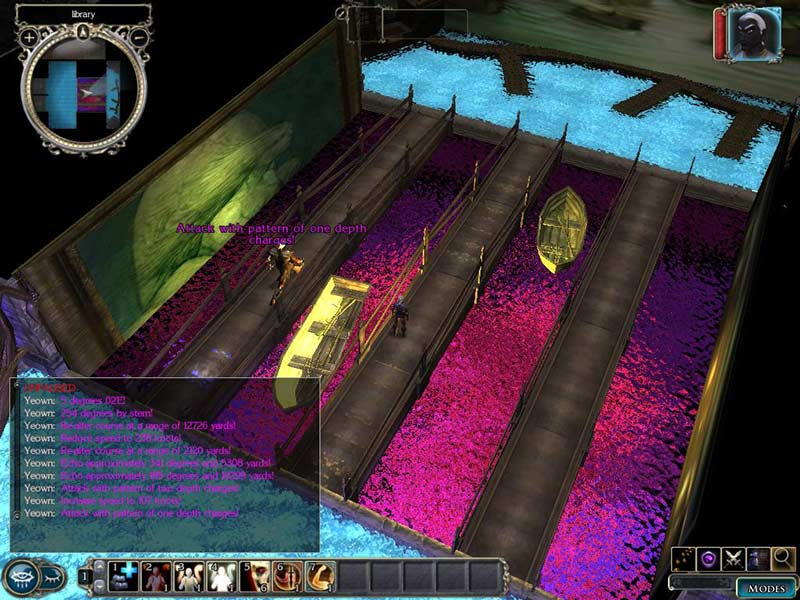Screen dimensions: 800x600
Task: Toggle the minimap north-lock arrow button
Action: [x=84, y=31]
